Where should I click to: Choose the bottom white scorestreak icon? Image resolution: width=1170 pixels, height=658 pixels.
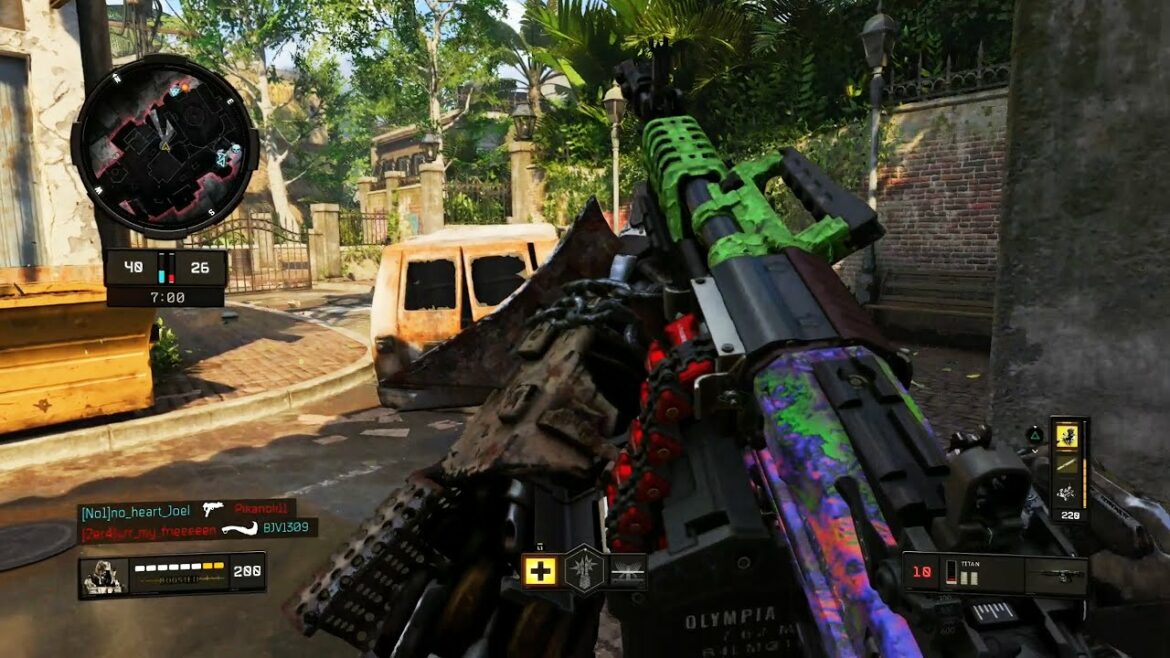click(x=1068, y=492)
